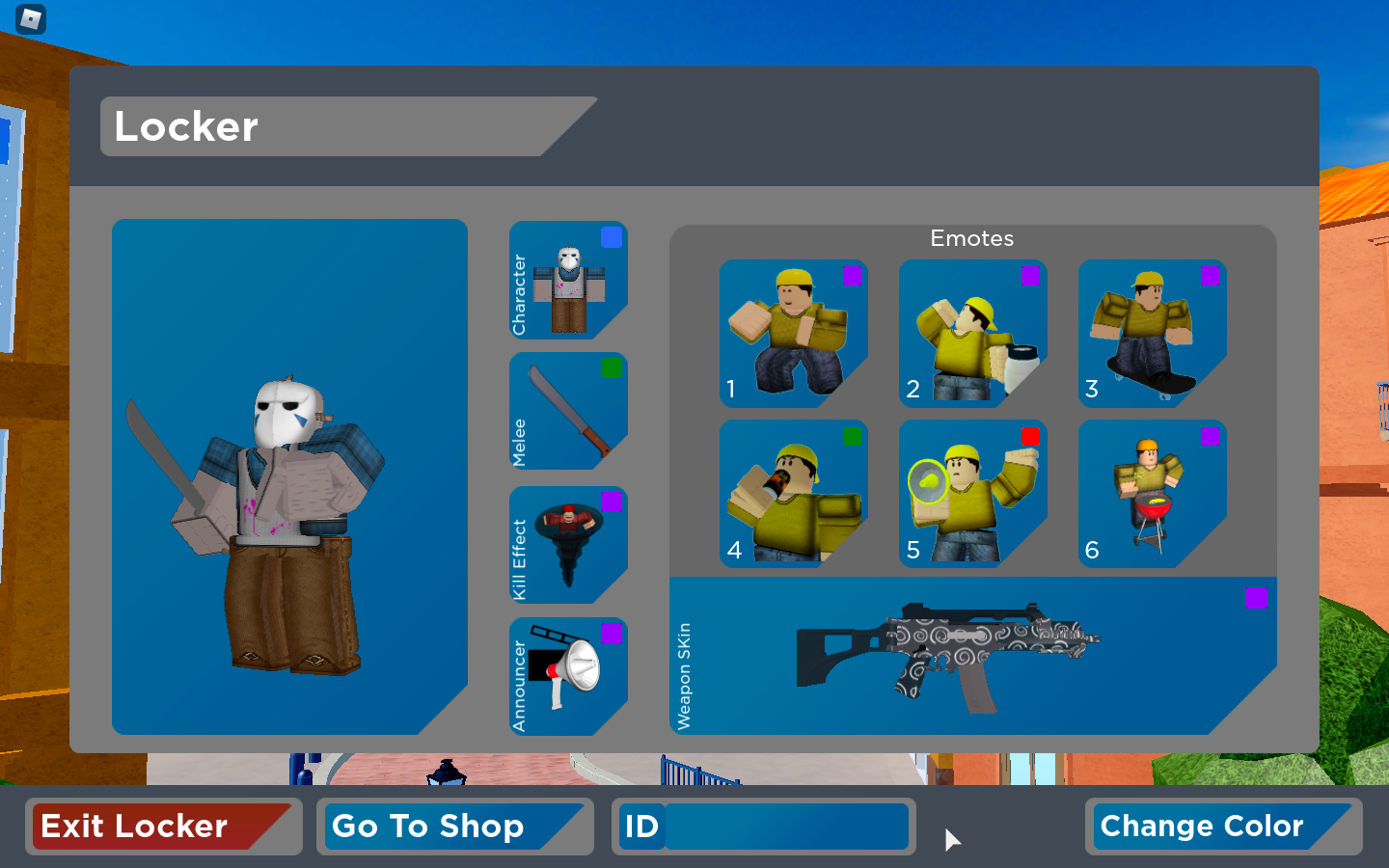Click the ID input field
The image size is (1389, 868).
[x=786, y=827]
